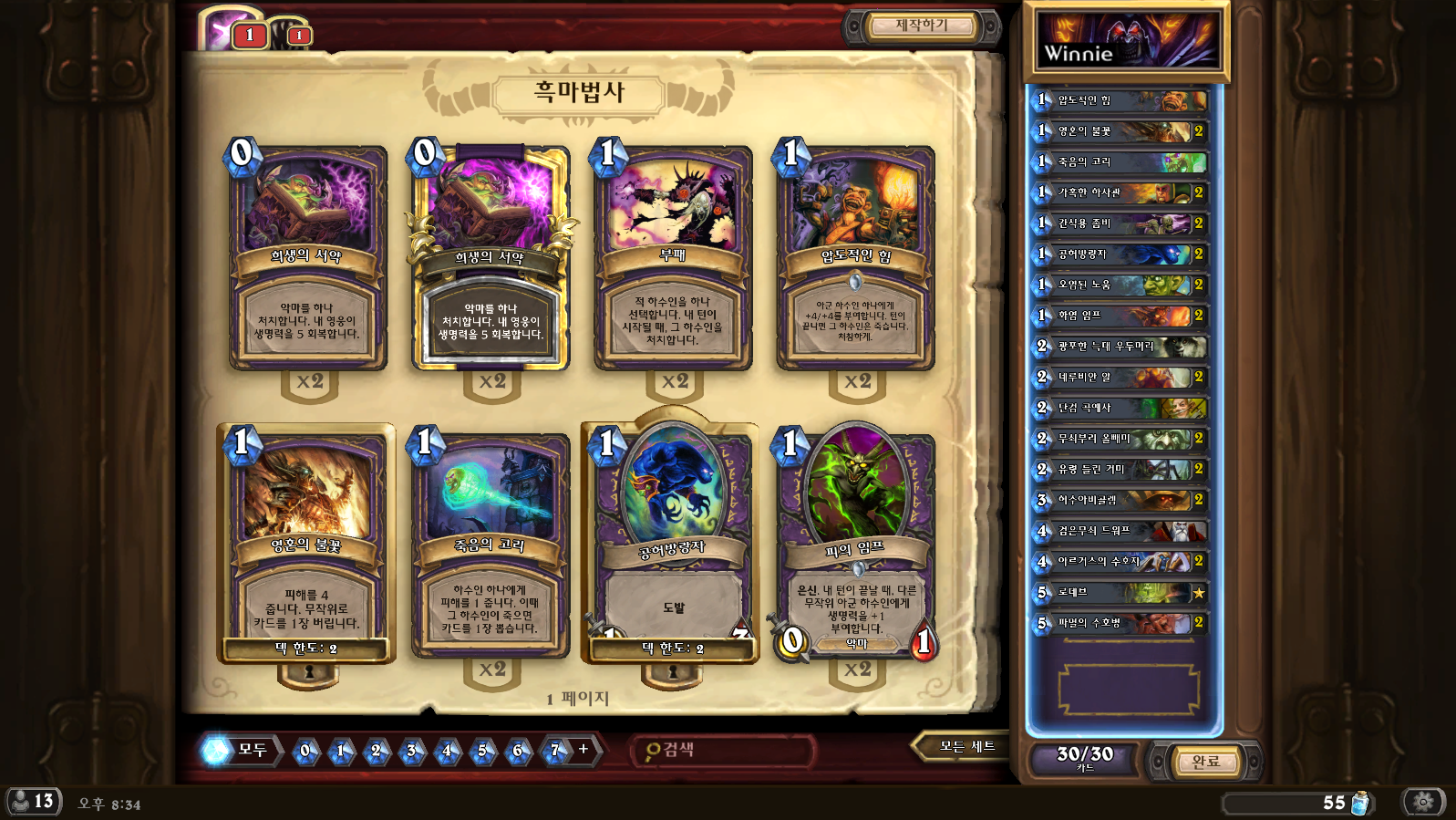Open the 제작하기 crafting mode

pos(921,26)
